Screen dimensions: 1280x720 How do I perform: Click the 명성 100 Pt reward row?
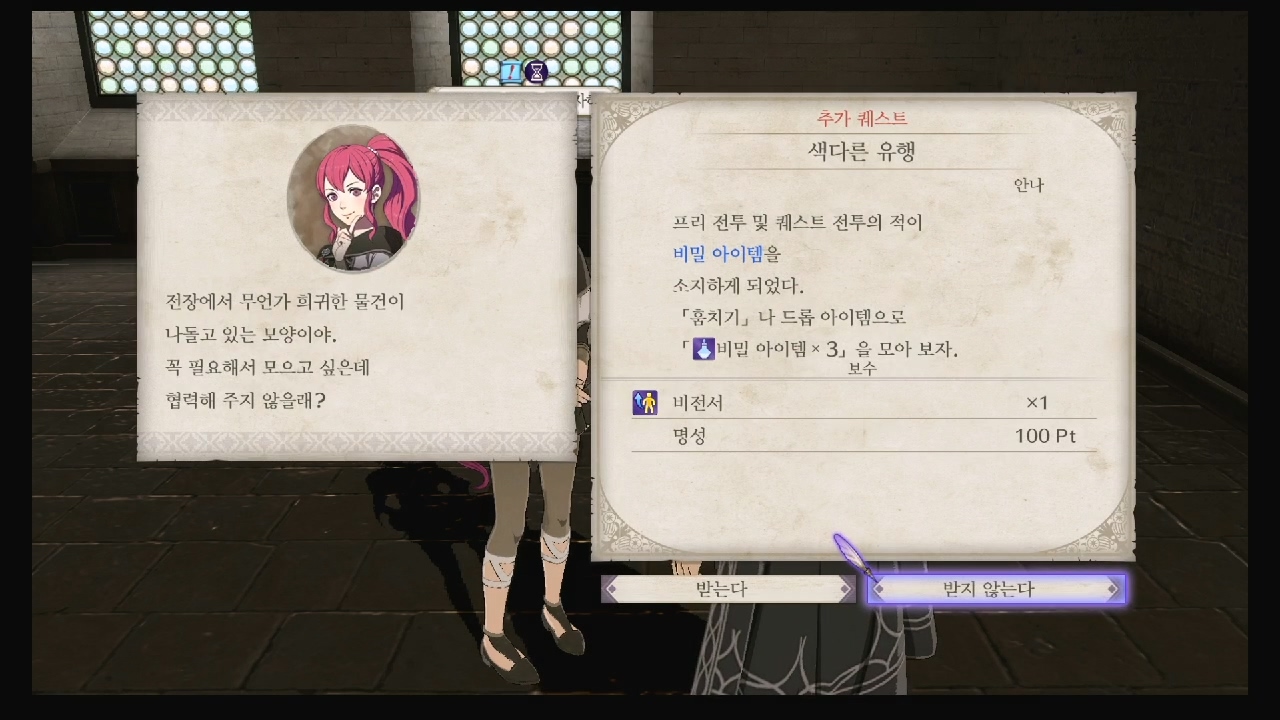tap(860, 435)
